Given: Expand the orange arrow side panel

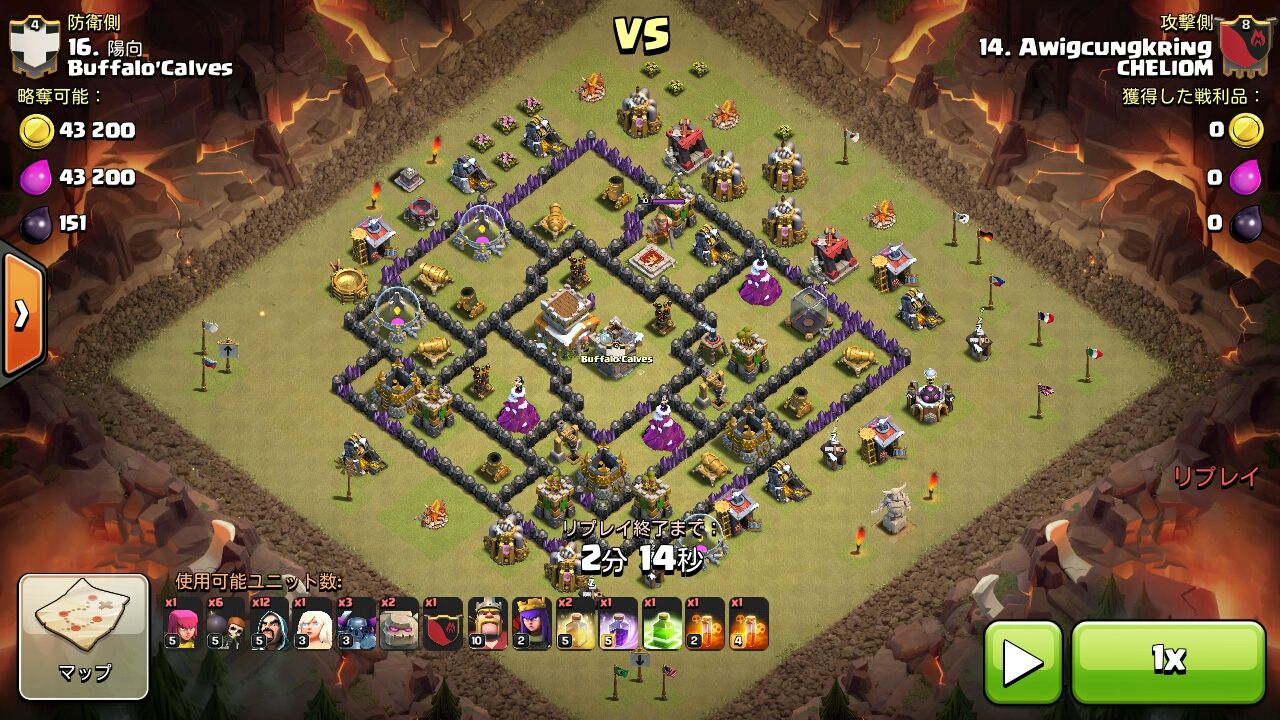Looking at the screenshot, I should click(x=20, y=312).
